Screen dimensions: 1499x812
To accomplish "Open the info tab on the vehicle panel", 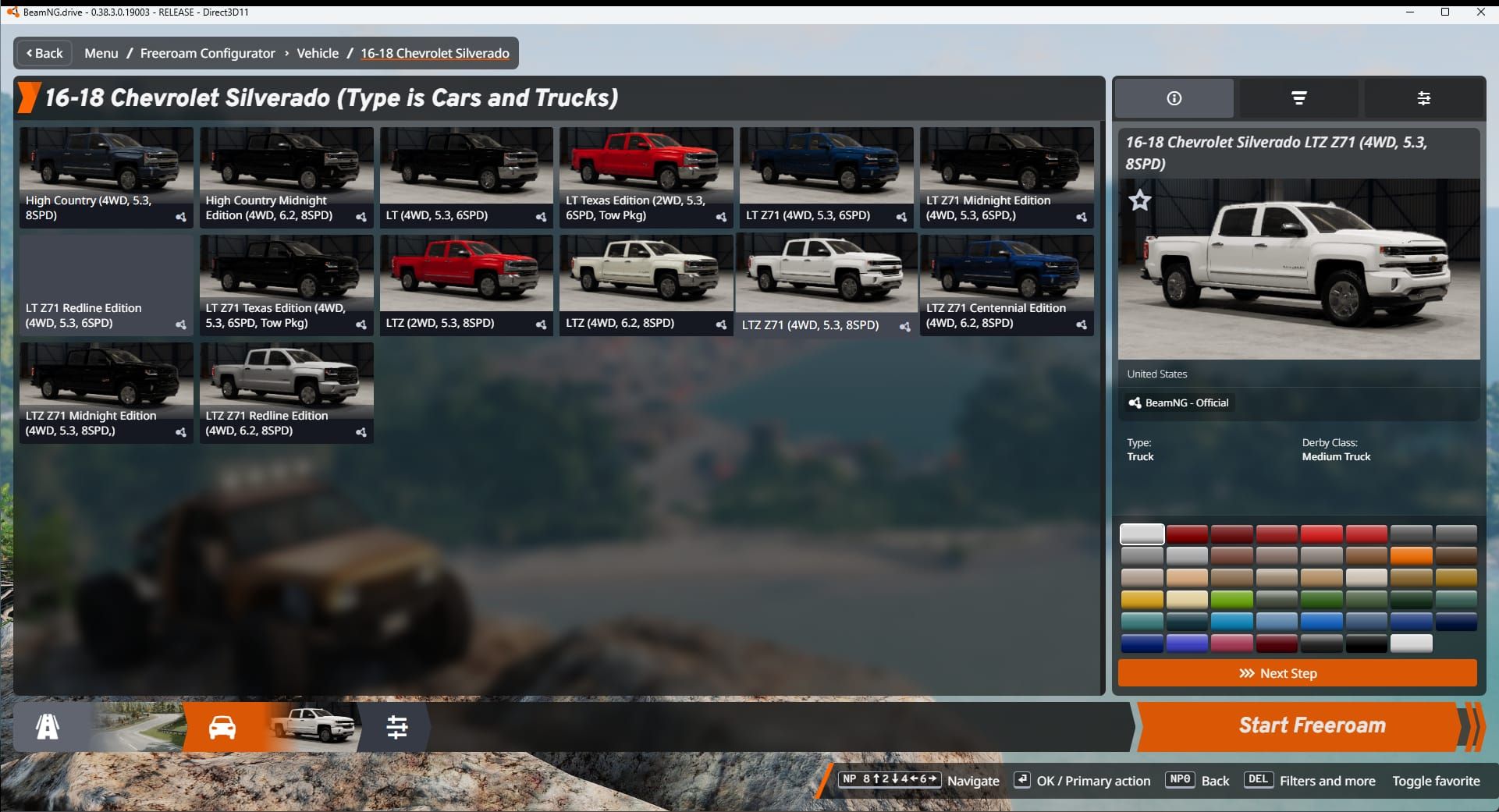I will 1173,98.
